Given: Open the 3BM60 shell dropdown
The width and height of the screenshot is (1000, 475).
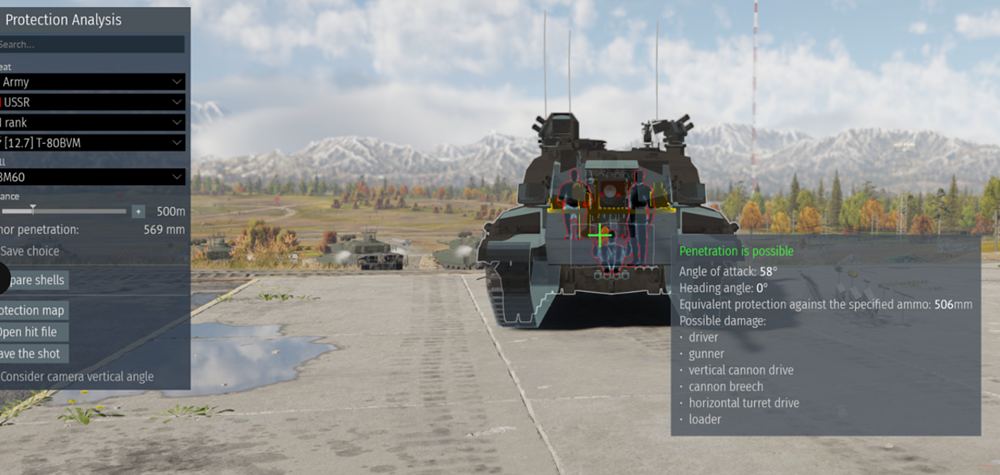Looking at the screenshot, I should [x=92, y=177].
